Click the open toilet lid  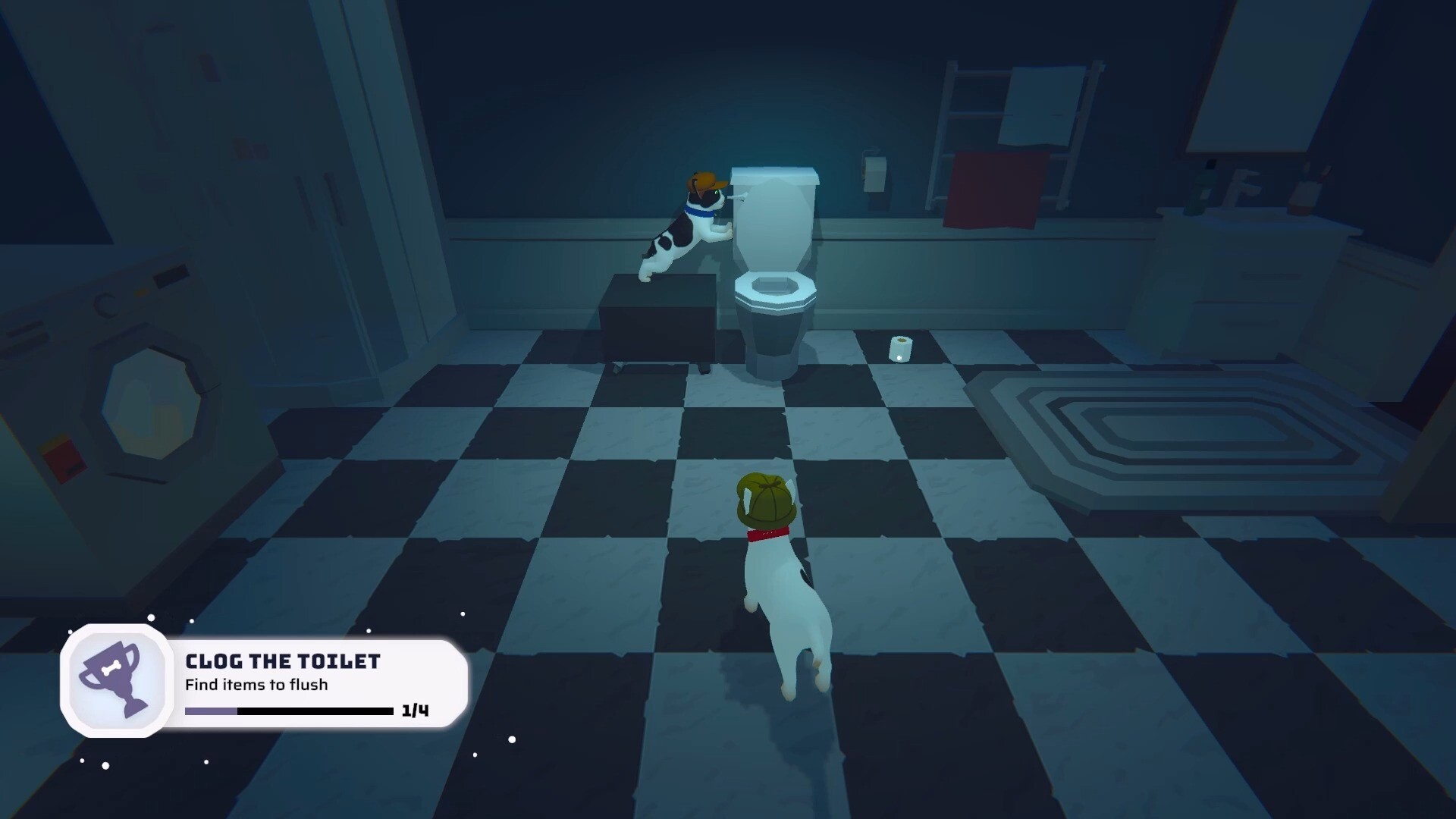(x=773, y=227)
